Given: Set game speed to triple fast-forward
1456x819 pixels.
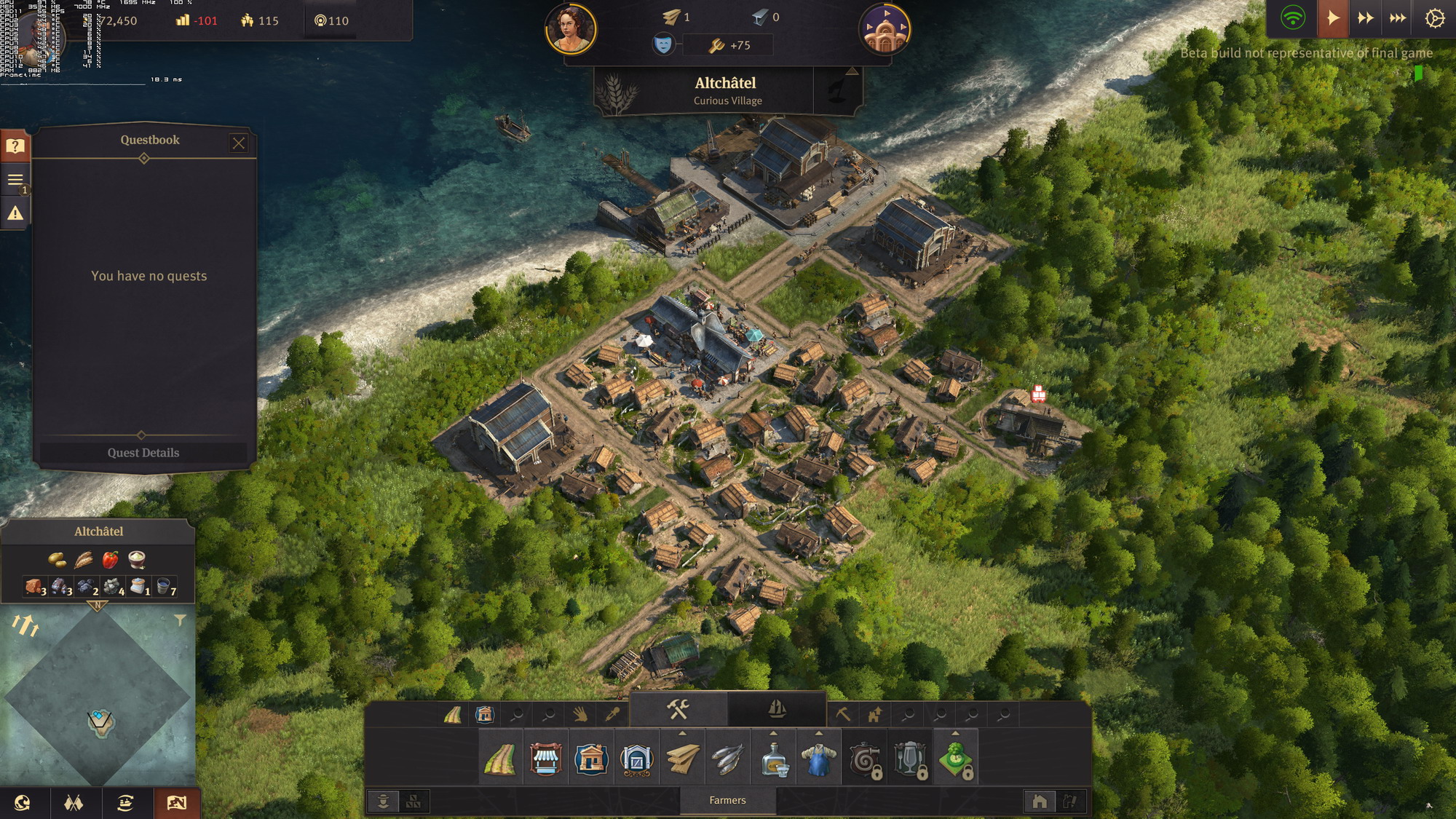Looking at the screenshot, I should (x=1398, y=18).
